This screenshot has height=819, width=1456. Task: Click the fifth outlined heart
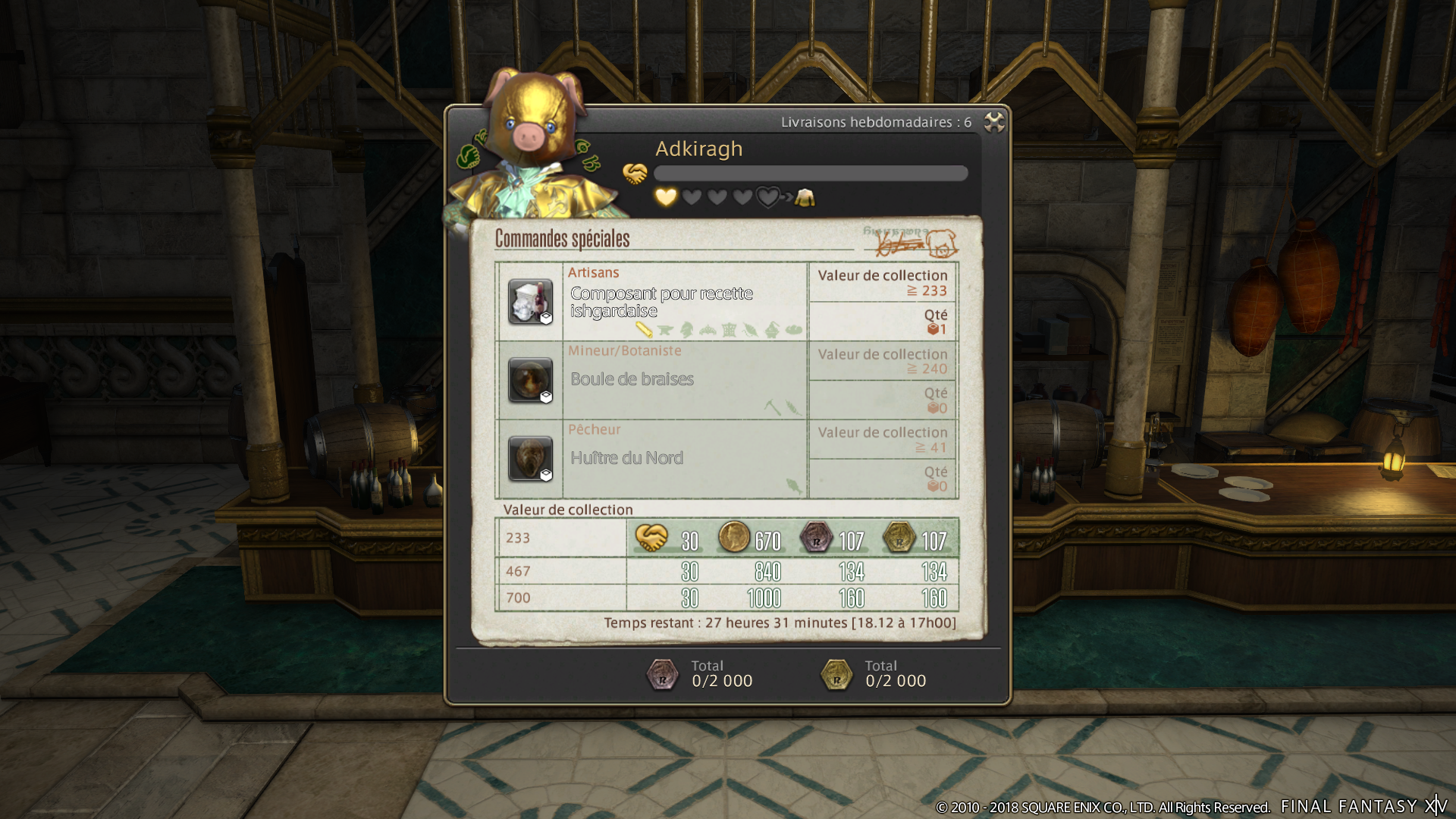[x=768, y=196]
